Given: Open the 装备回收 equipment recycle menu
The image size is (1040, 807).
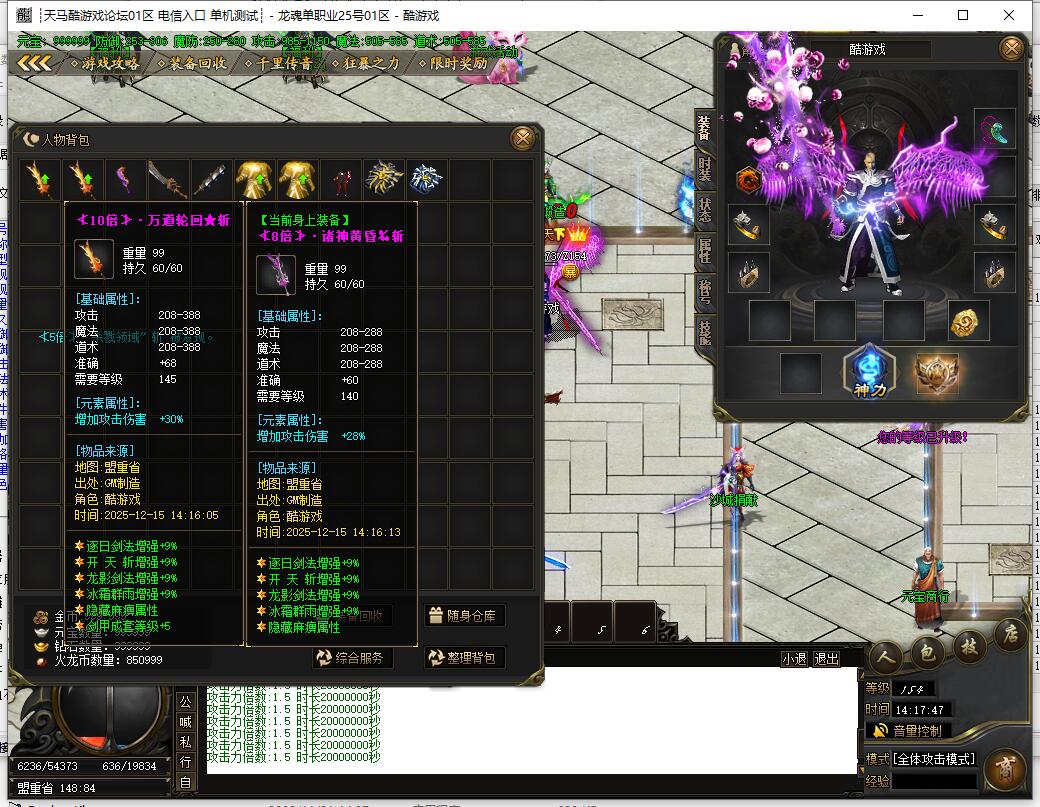Looking at the screenshot, I should [191, 63].
